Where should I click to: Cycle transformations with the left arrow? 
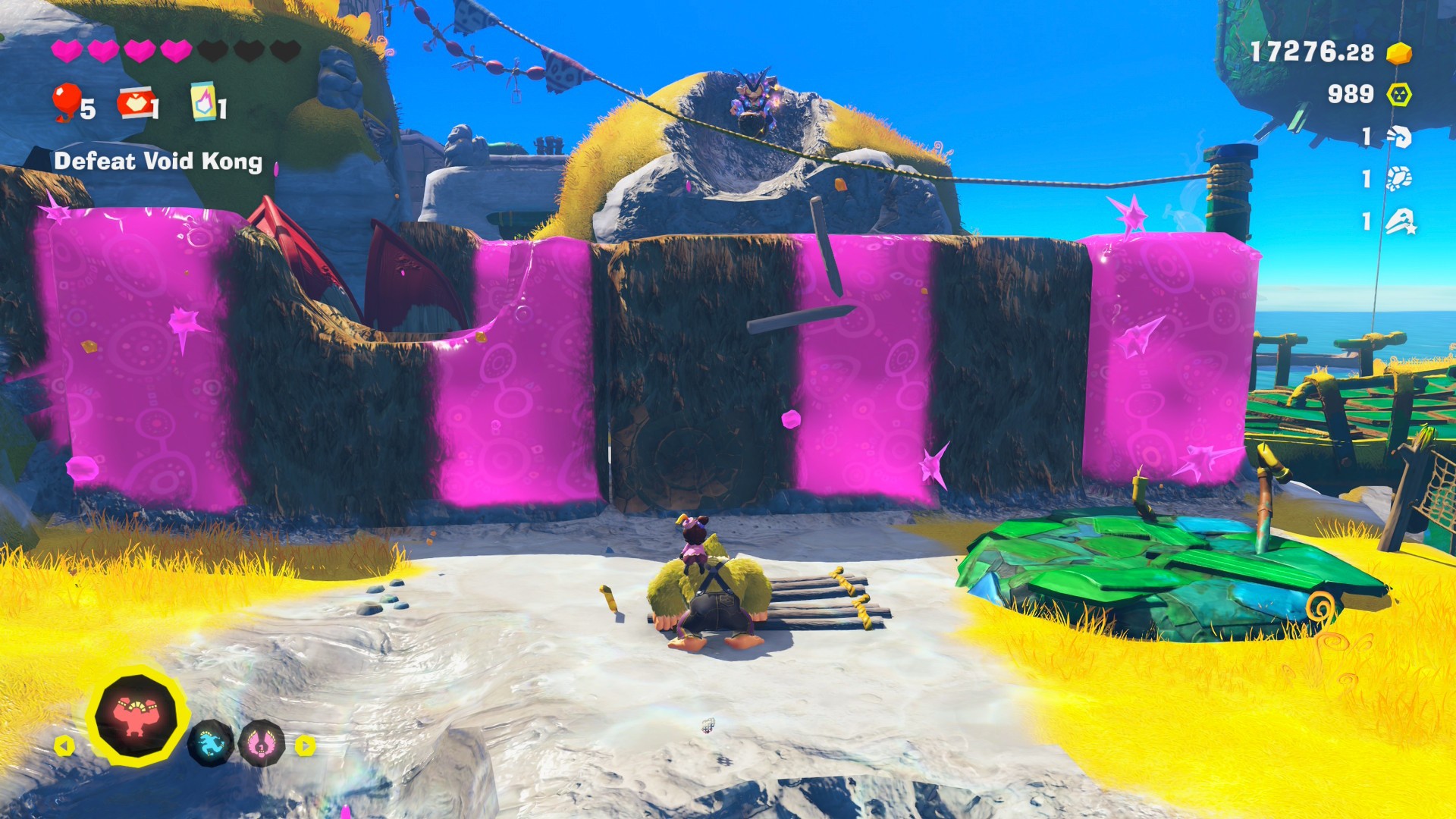(64, 746)
